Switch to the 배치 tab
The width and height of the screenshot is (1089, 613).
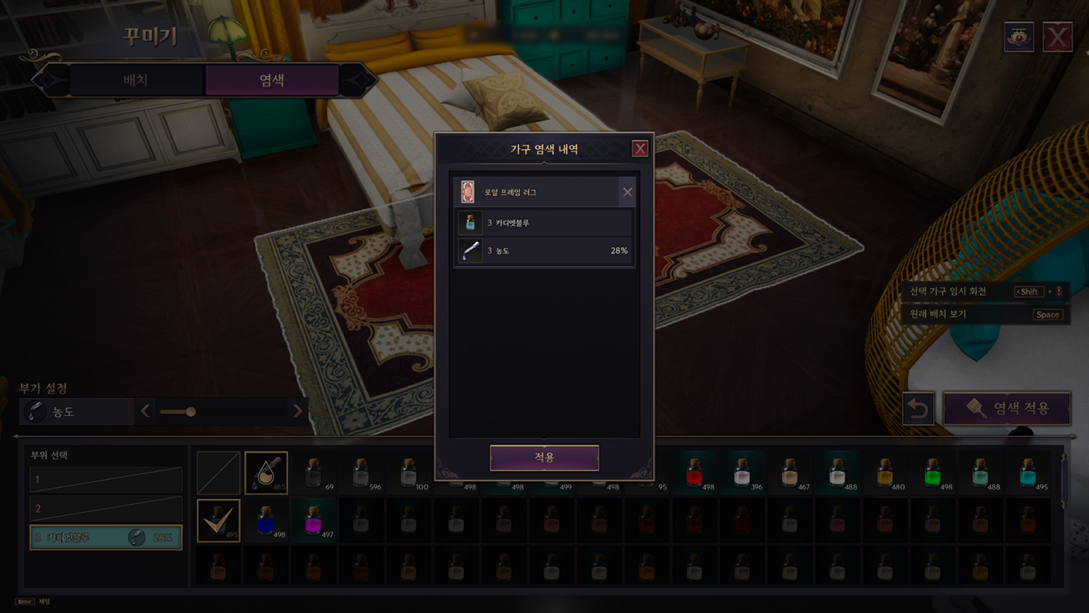tap(136, 80)
